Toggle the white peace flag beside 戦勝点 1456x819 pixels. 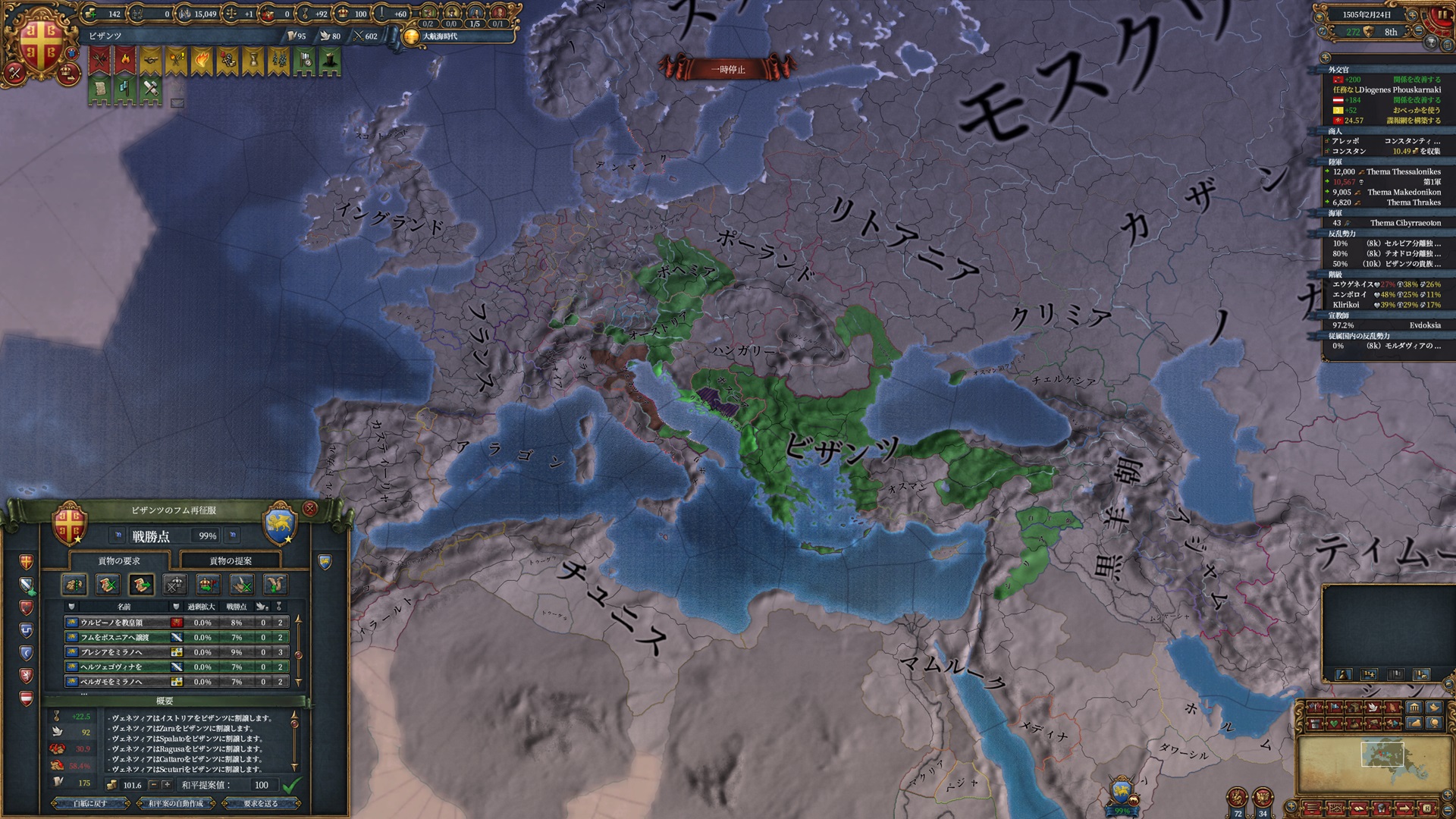pos(118,535)
